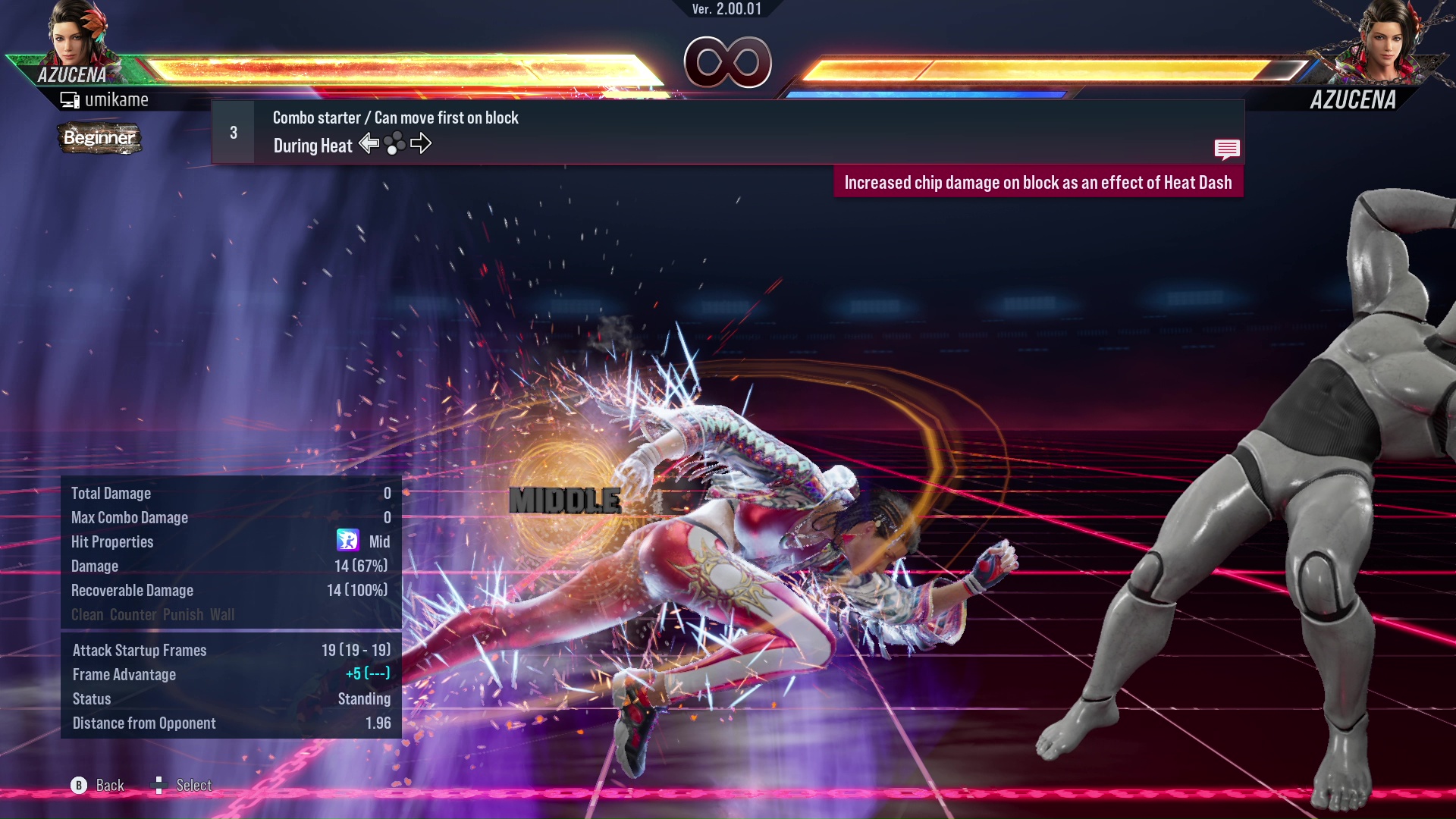The height and width of the screenshot is (819, 1456).
Task: Select the right arrow input icon
Action: (420, 143)
